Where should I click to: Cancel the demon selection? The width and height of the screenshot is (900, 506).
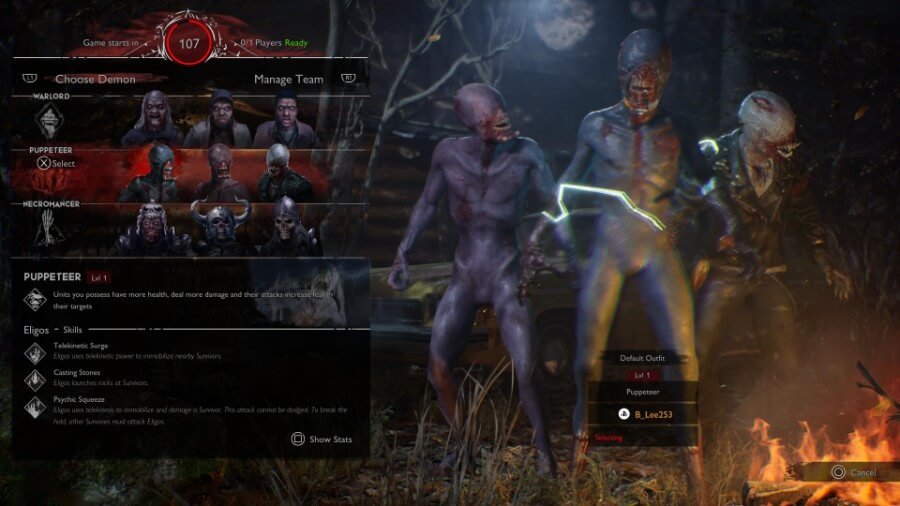853,472
